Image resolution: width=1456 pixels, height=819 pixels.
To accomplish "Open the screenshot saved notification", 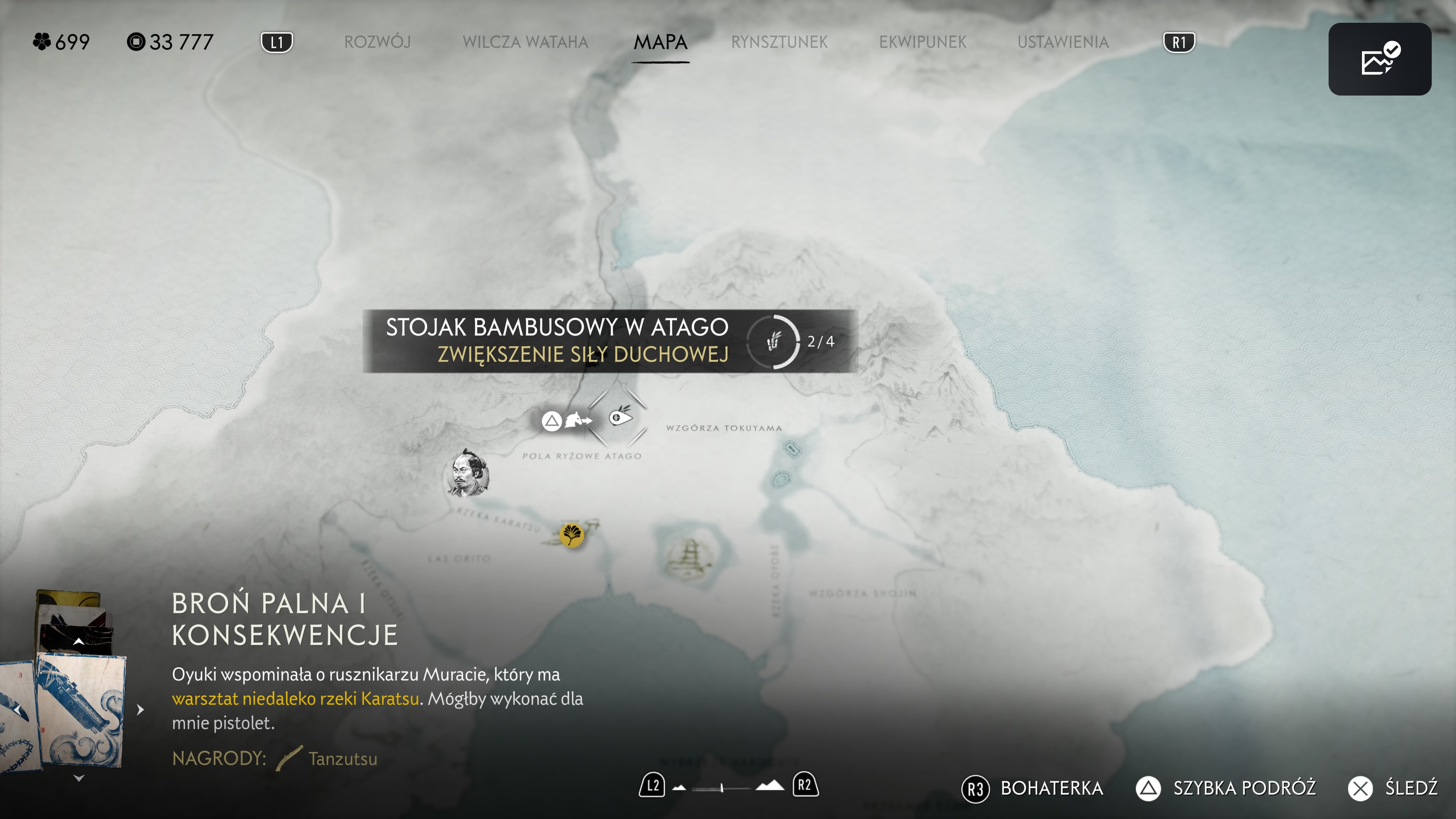I will coord(1379,59).
